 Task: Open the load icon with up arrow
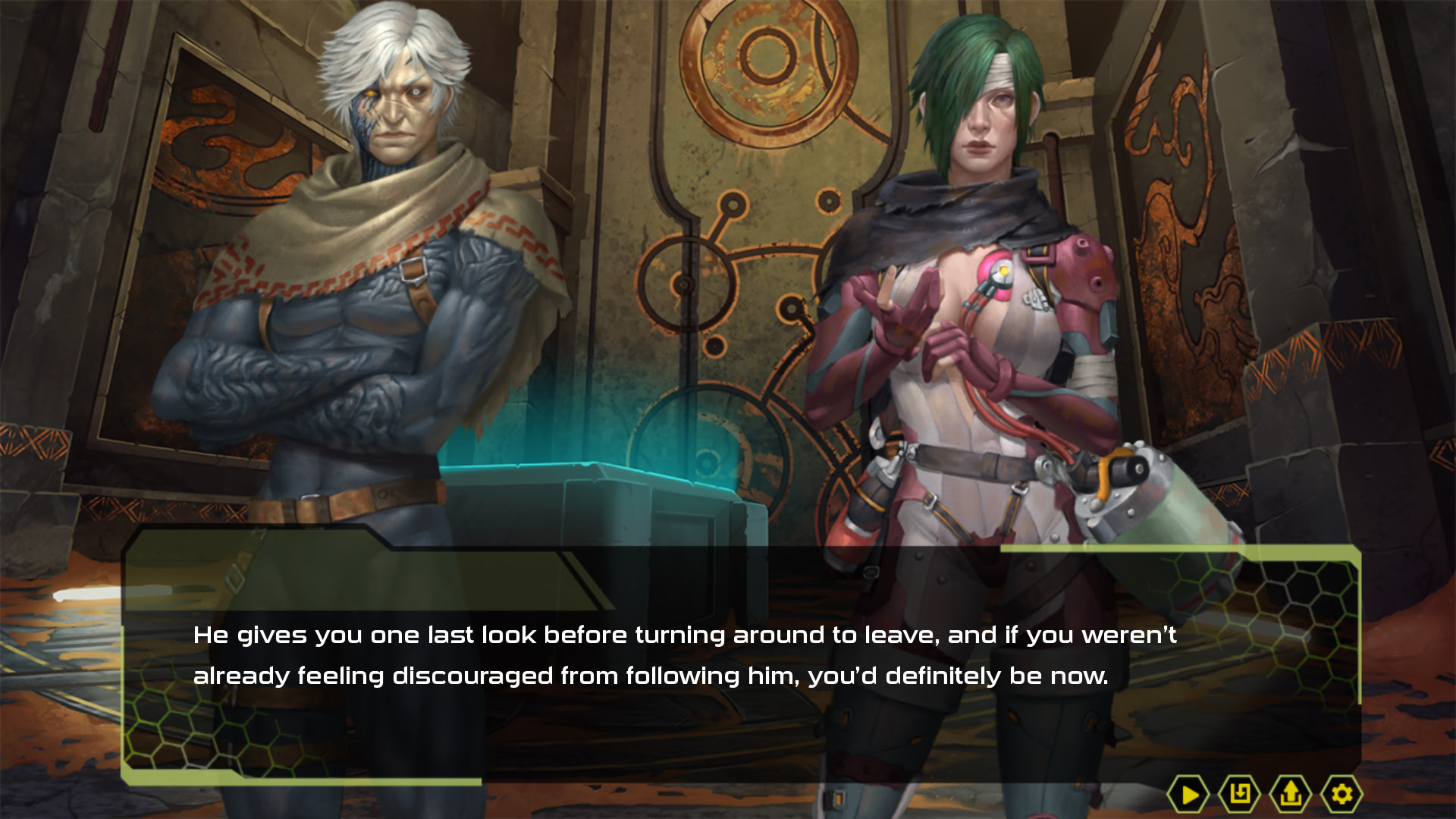point(1290,794)
